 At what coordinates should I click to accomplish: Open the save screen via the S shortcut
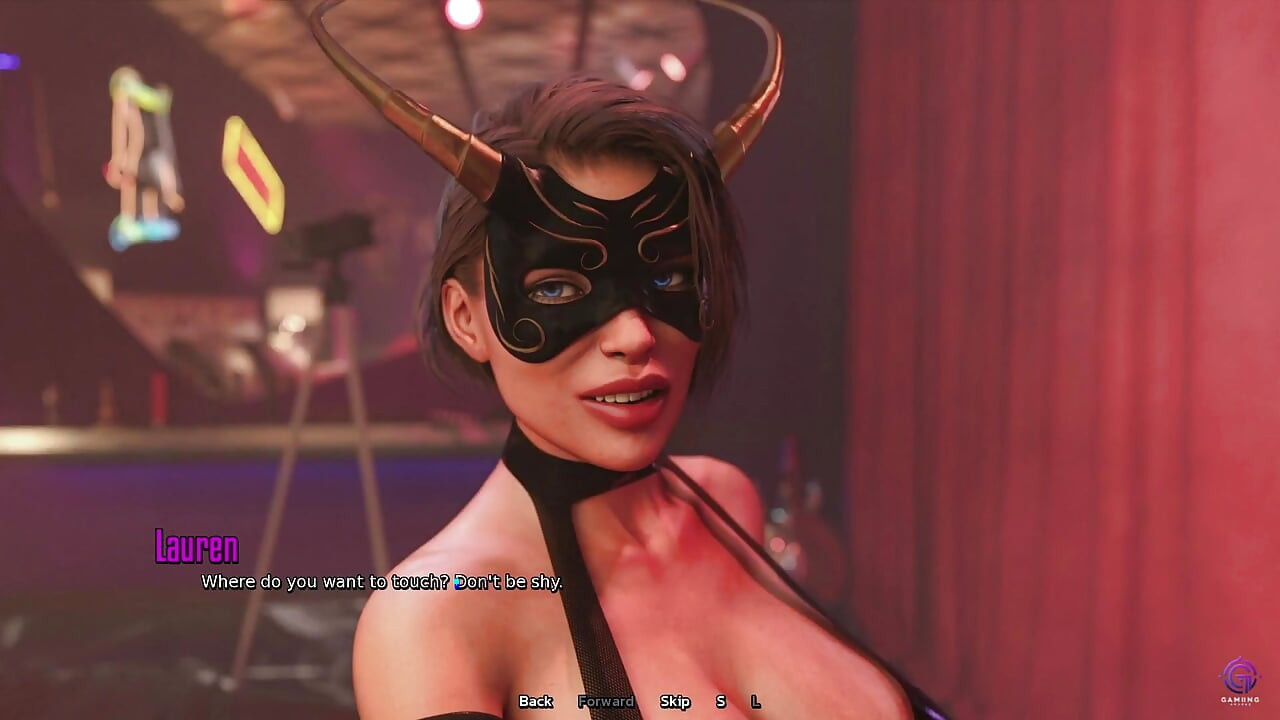[x=719, y=702]
